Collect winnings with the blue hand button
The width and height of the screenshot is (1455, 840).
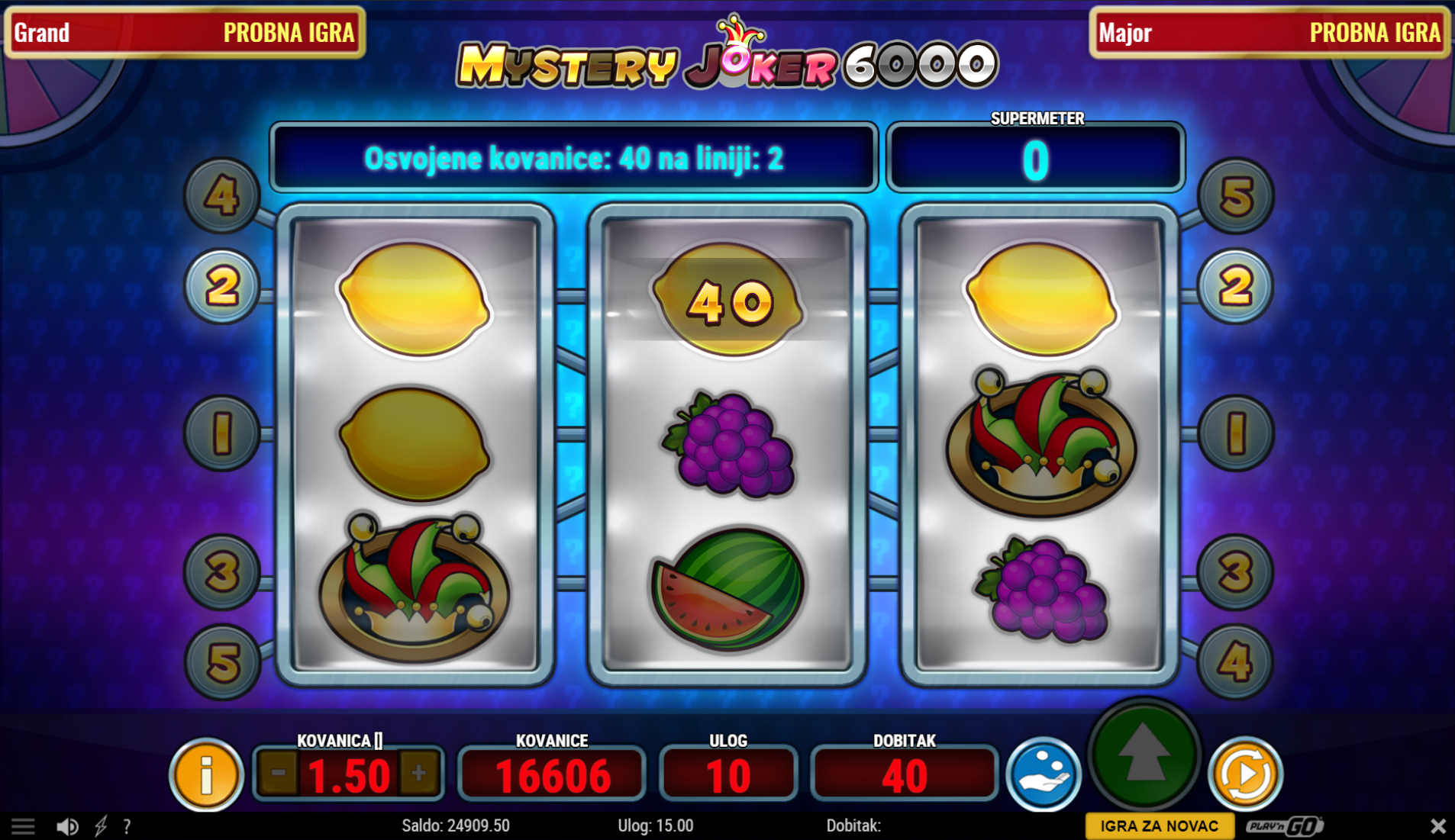(x=1043, y=774)
